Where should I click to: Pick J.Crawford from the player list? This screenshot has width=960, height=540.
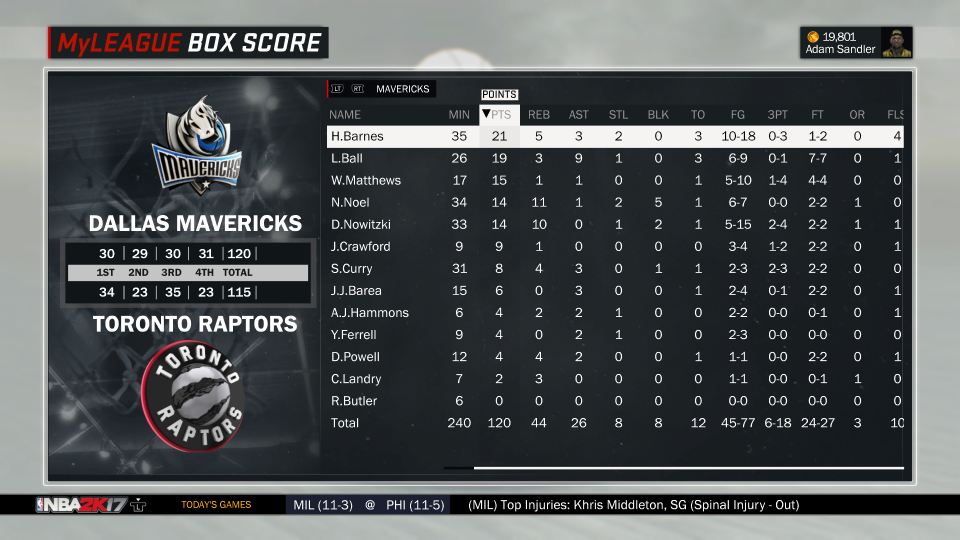(360, 246)
